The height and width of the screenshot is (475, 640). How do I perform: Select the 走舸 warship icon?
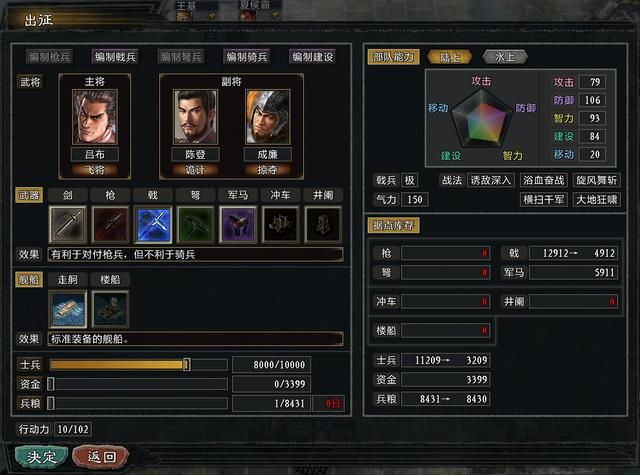tap(68, 309)
